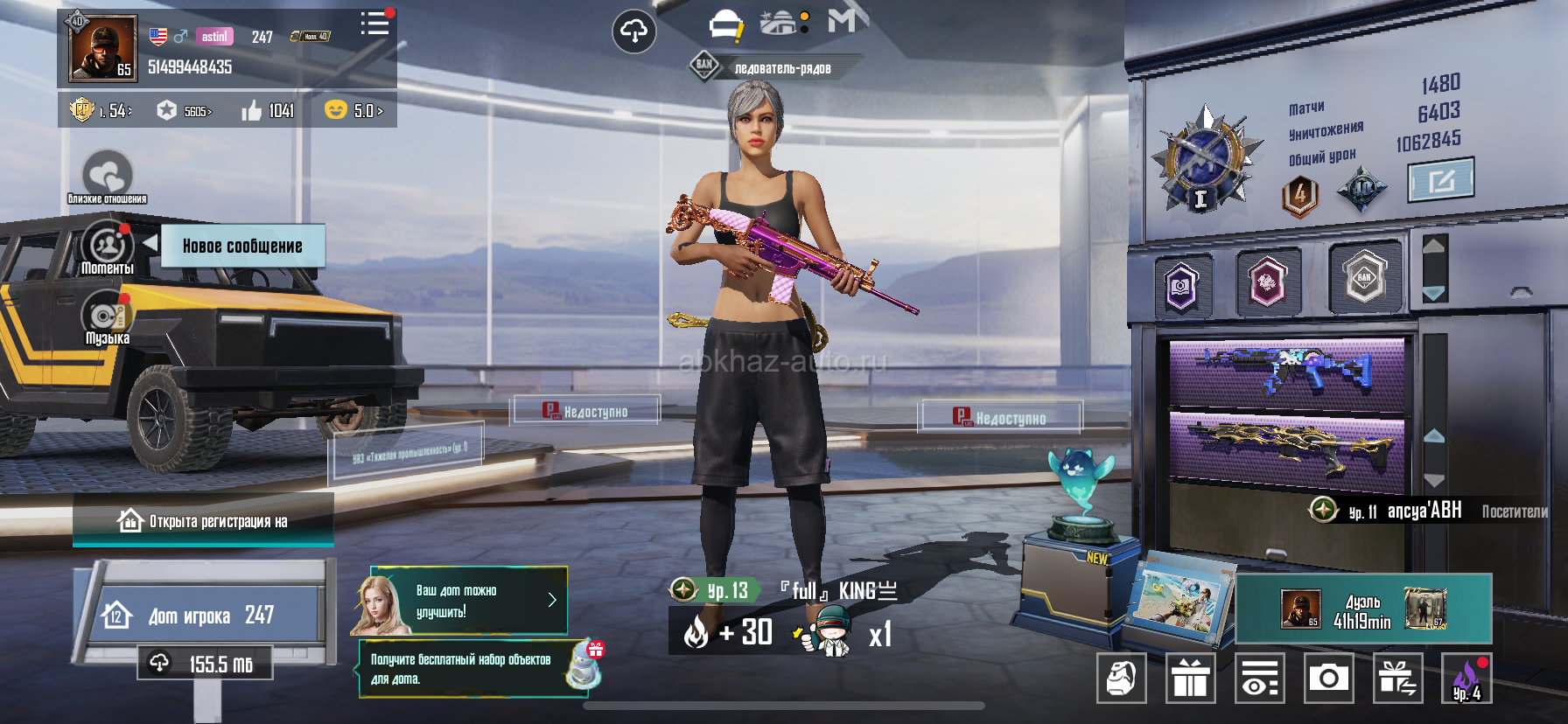Edit the profile stats card

click(1440, 181)
